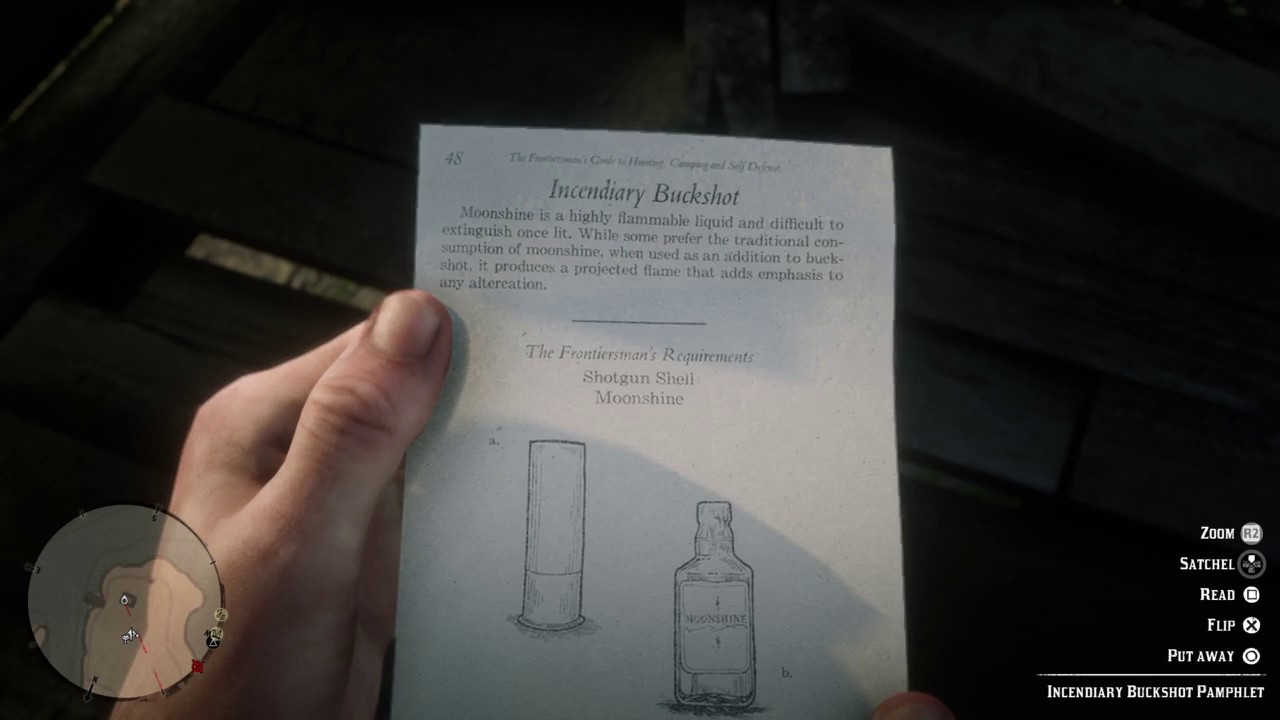The height and width of the screenshot is (720, 1280).
Task: Click the square Read button icon
Action: [x=1251, y=594]
